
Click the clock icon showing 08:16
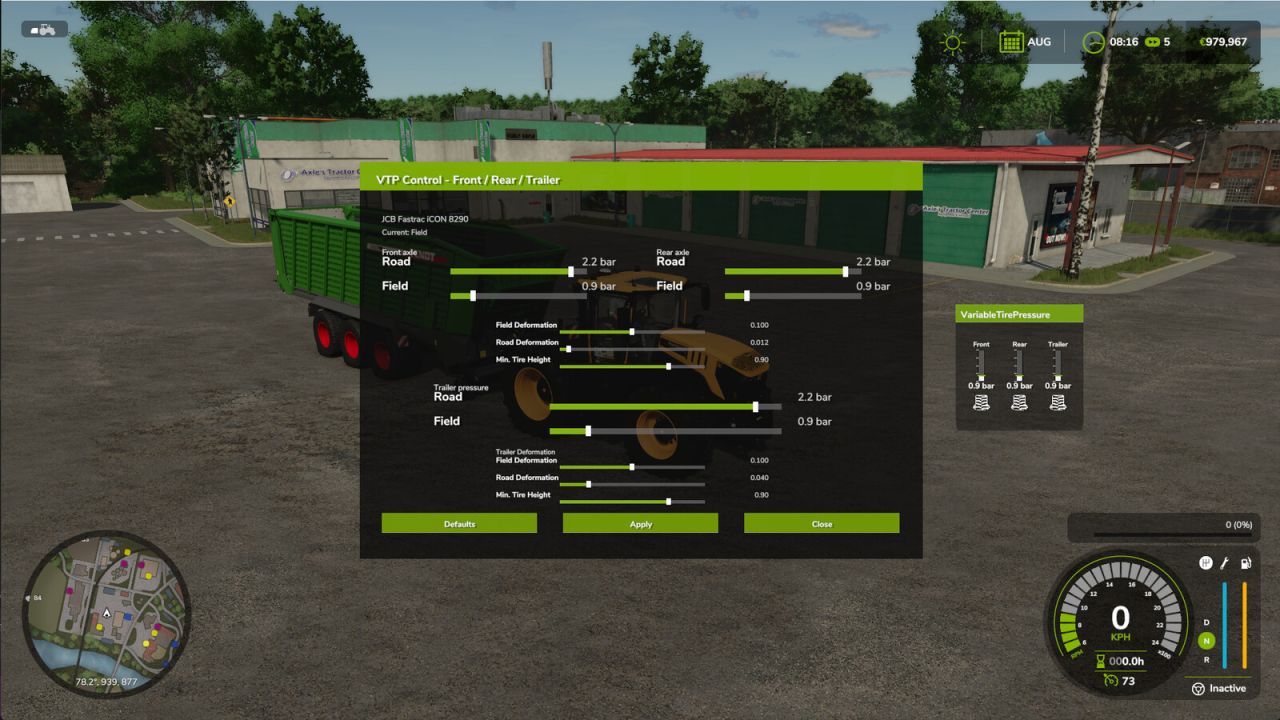pyautogui.click(x=1094, y=42)
